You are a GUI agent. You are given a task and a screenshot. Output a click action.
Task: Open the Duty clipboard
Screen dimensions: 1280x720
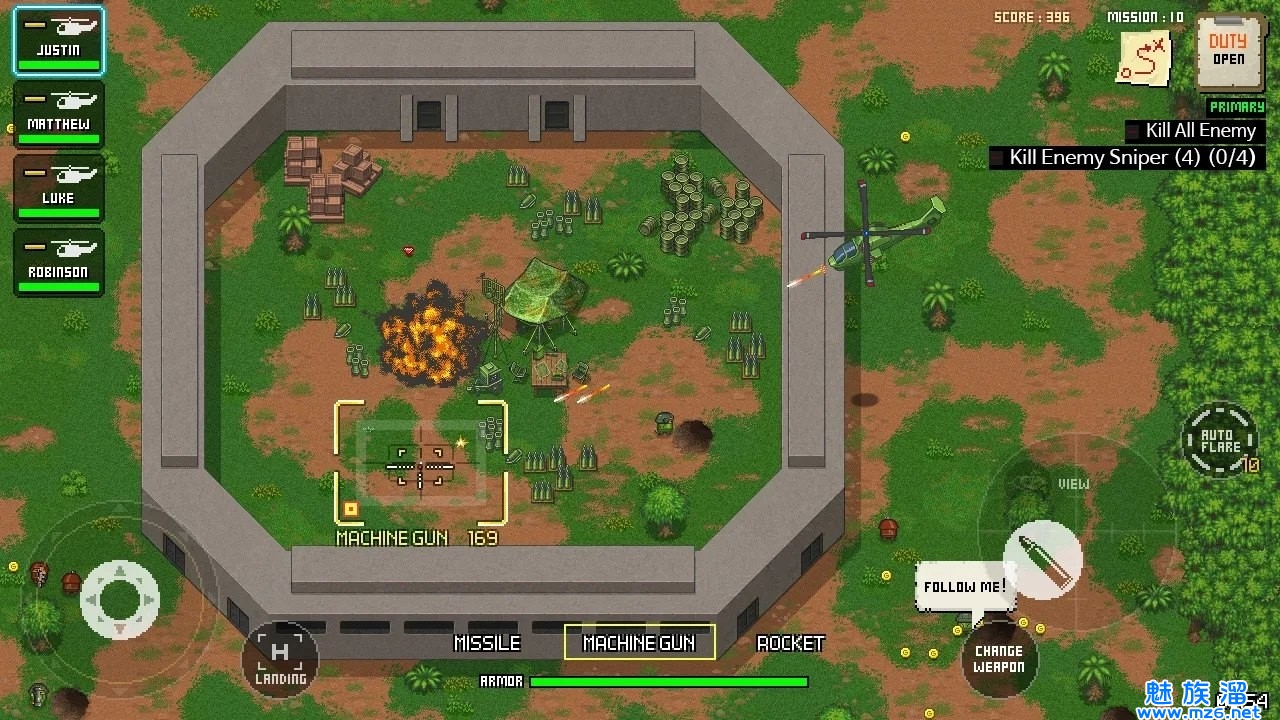1229,52
